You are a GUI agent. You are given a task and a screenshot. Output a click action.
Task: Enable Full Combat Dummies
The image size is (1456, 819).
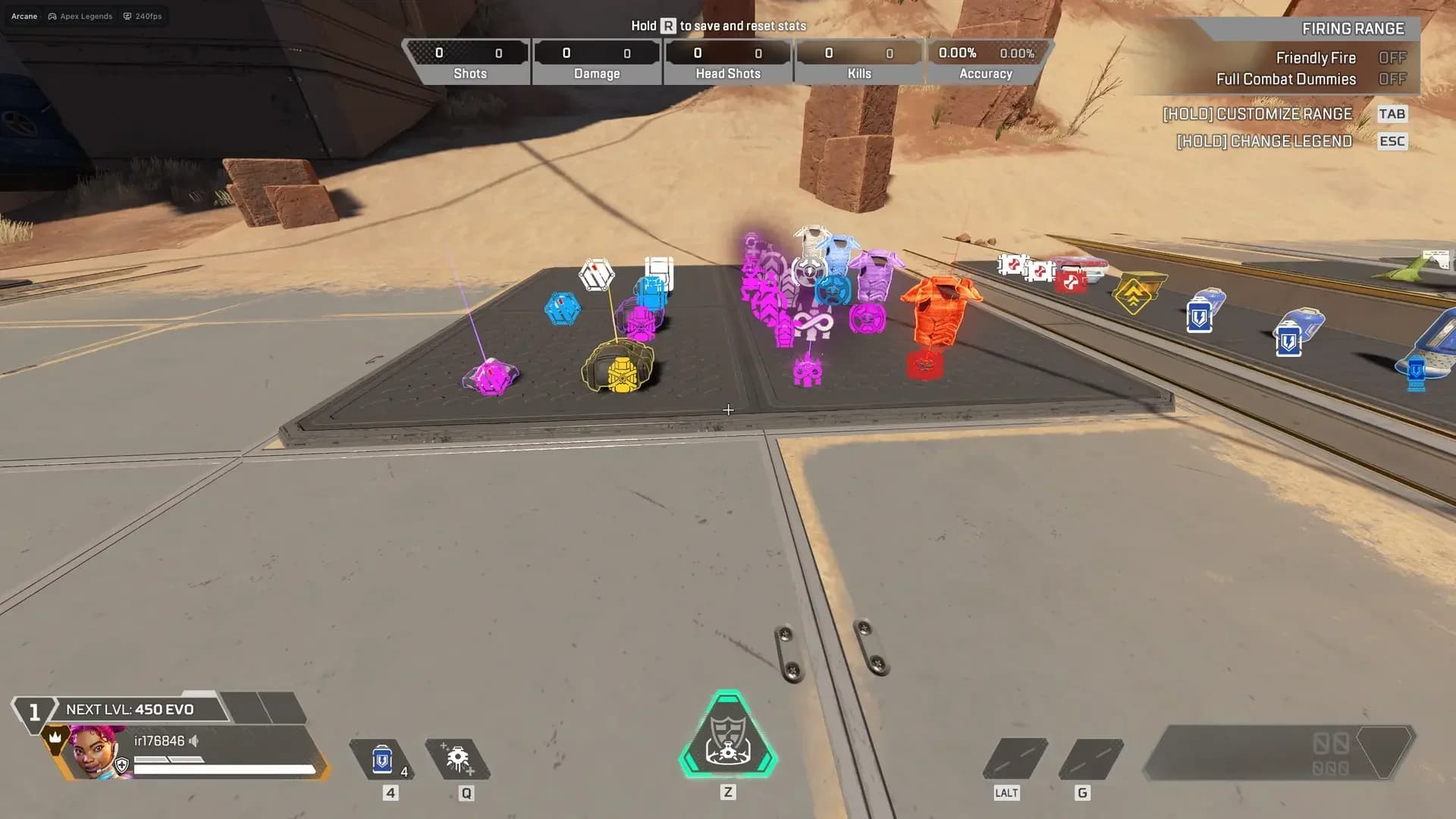point(1393,79)
